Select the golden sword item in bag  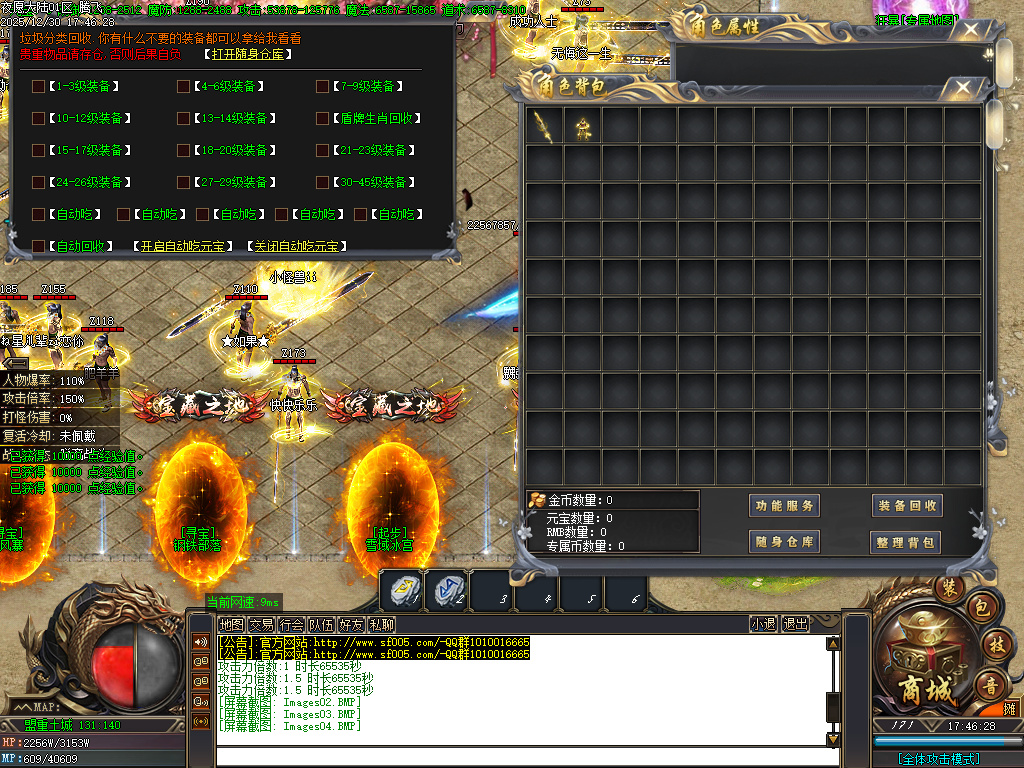pos(544,126)
